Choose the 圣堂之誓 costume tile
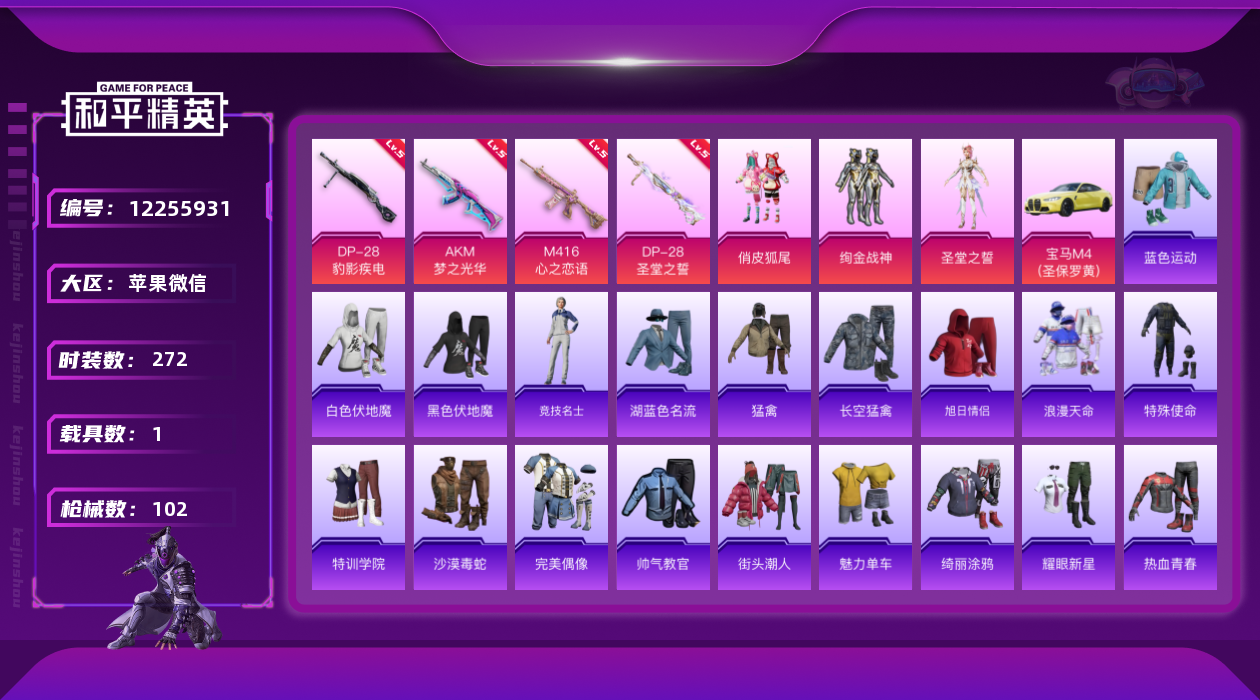 coord(967,210)
